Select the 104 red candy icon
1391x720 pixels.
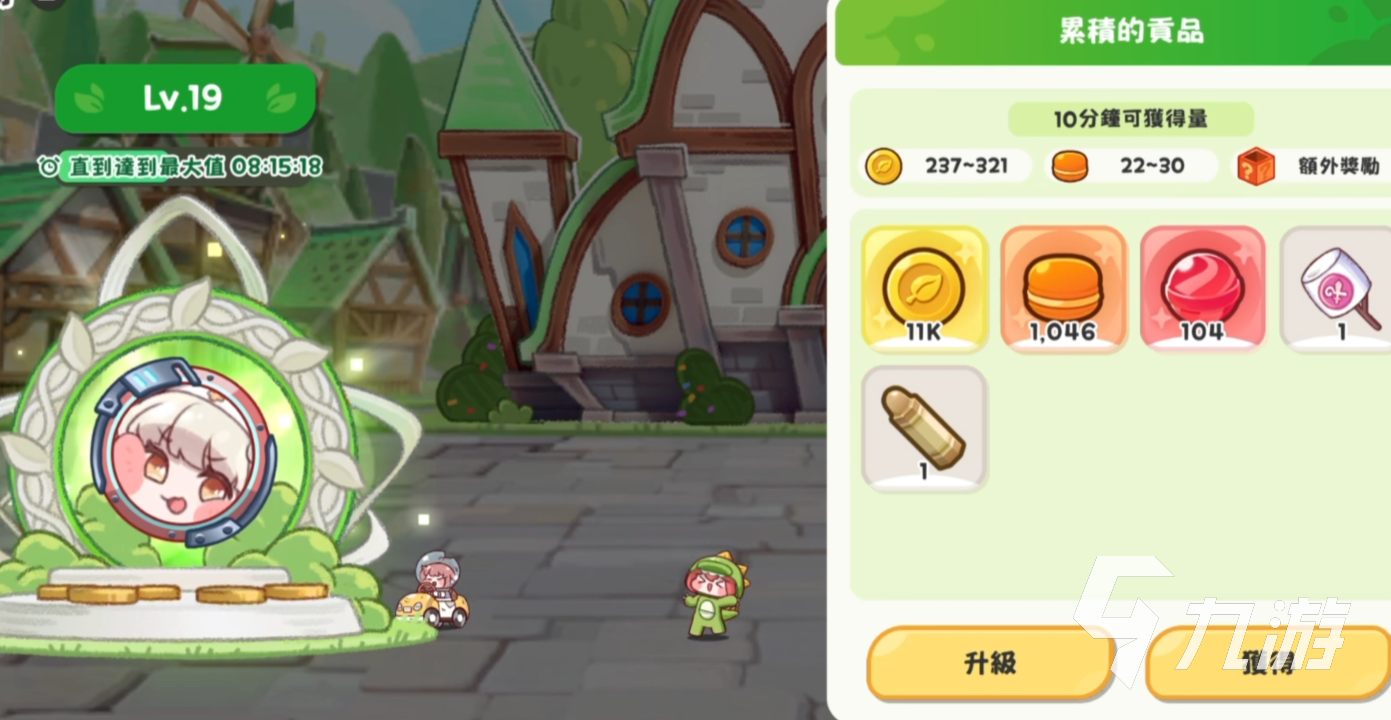(x=1202, y=288)
